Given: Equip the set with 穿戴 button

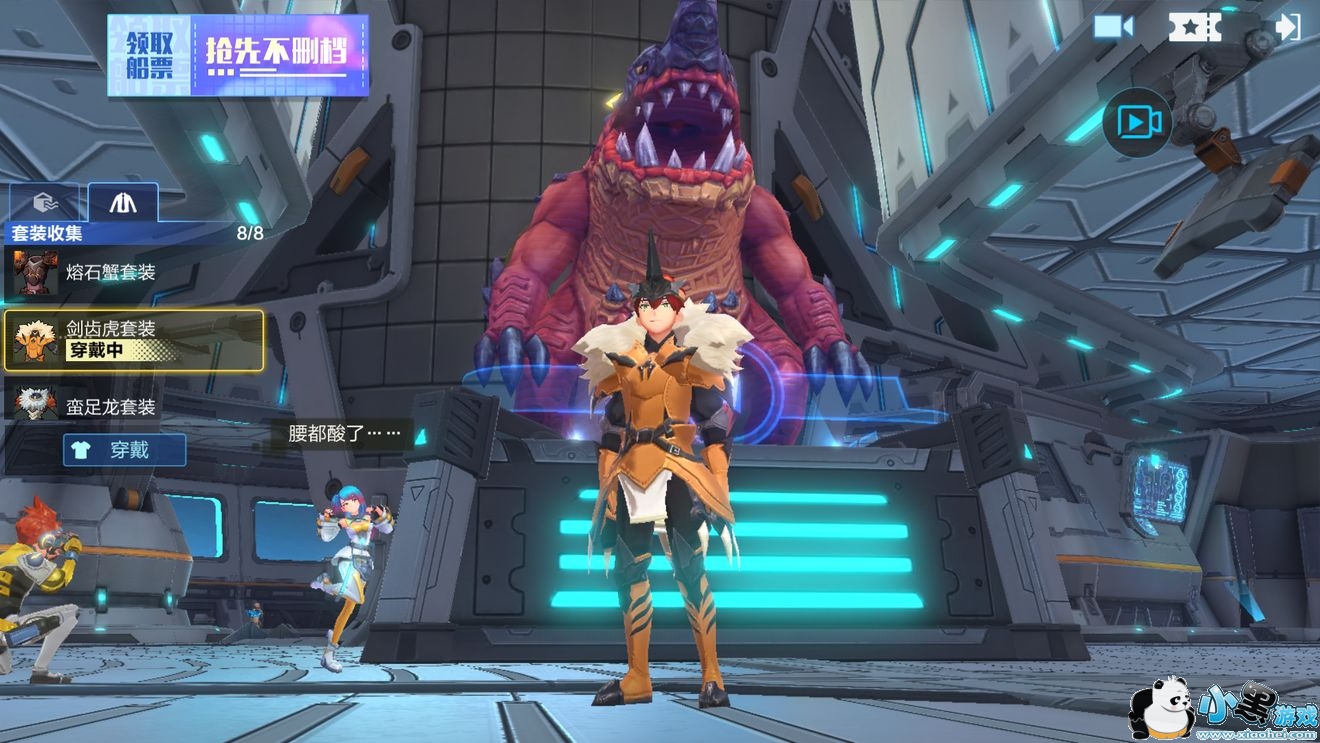Looking at the screenshot, I should click(x=125, y=450).
